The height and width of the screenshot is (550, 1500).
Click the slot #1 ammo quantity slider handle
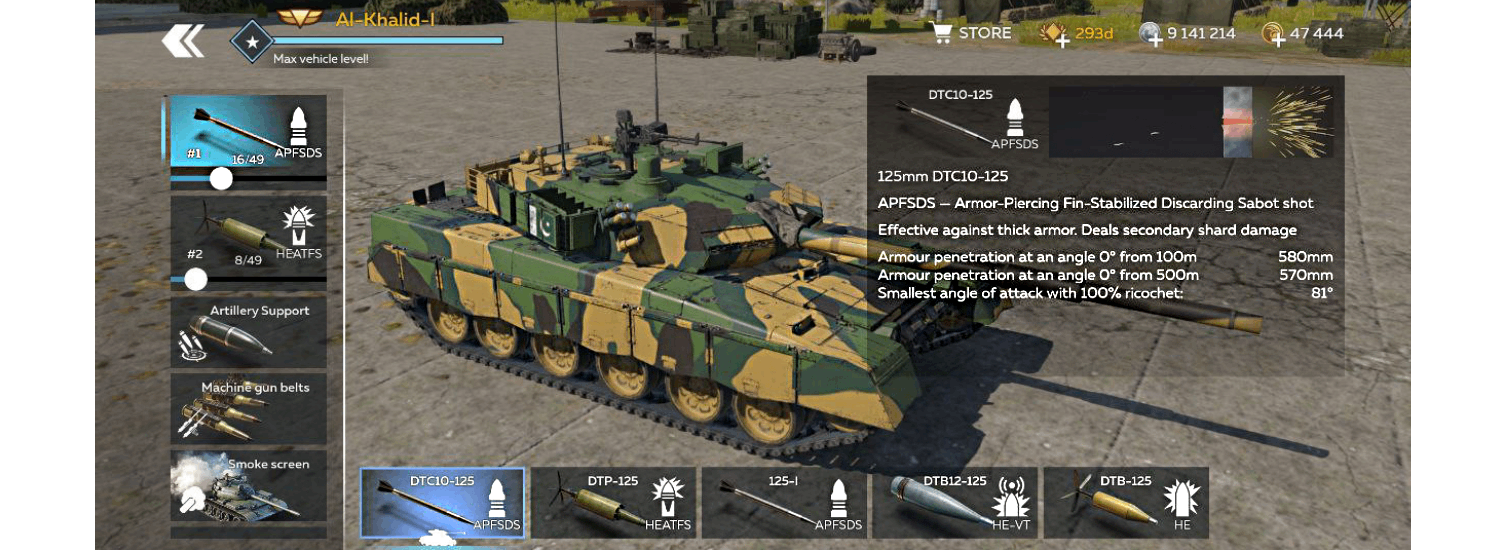coord(221,179)
